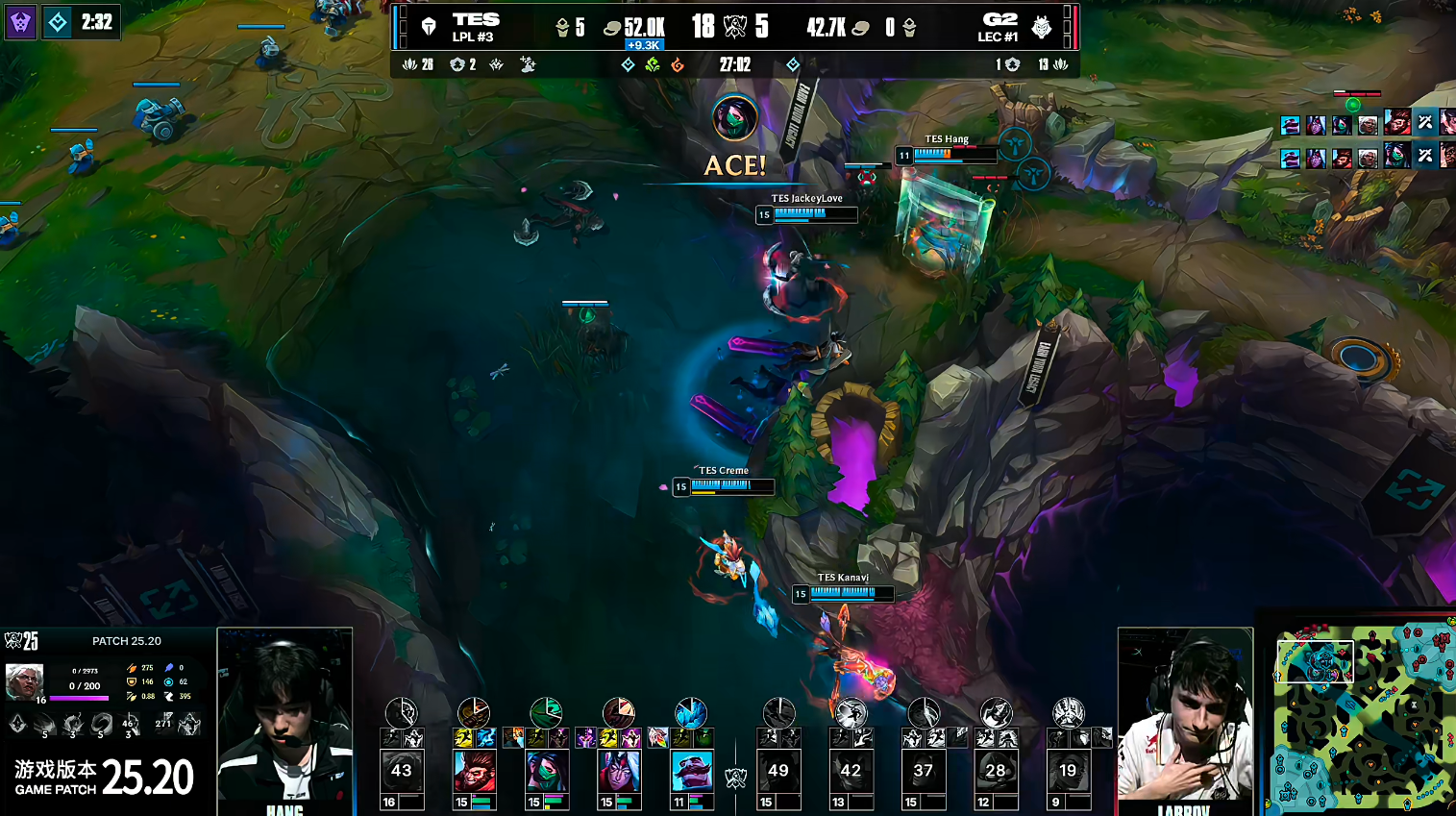The image size is (1456, 816).
Task: Select the dead champion portrait showing 19
Action: (1068, 772)
